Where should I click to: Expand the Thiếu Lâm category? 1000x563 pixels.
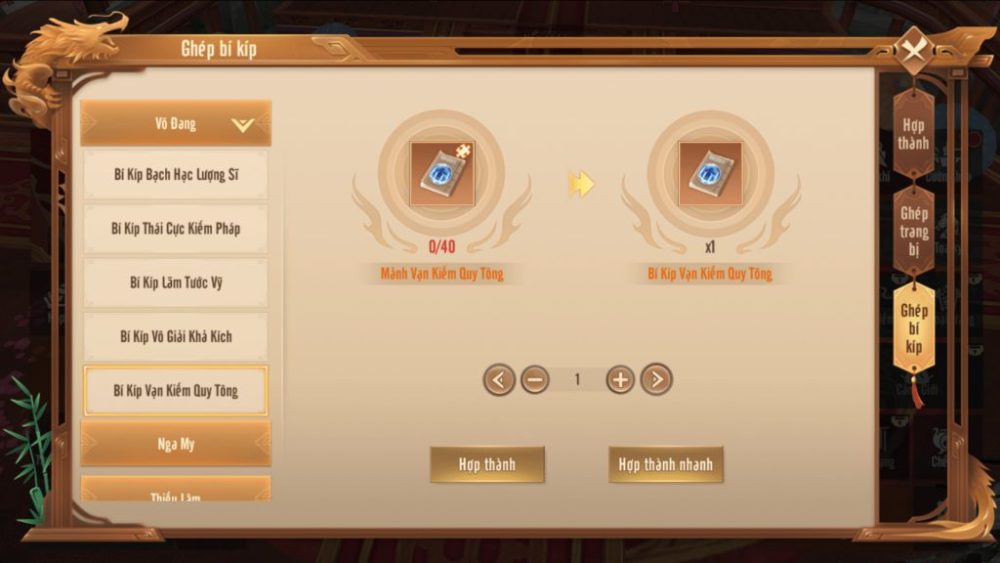click(x=176, y=492)
